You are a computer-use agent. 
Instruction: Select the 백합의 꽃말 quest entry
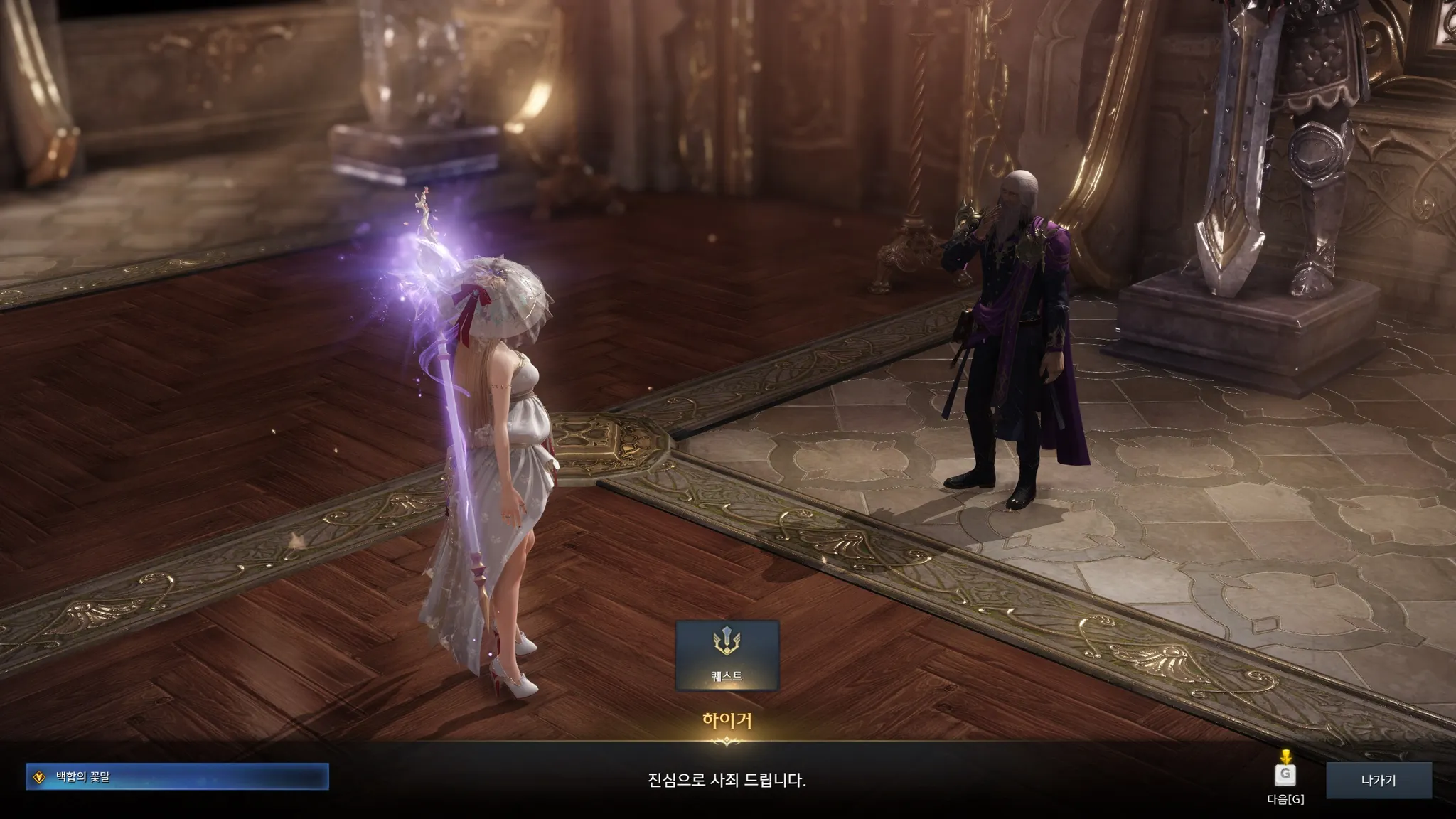coord(177,777)
